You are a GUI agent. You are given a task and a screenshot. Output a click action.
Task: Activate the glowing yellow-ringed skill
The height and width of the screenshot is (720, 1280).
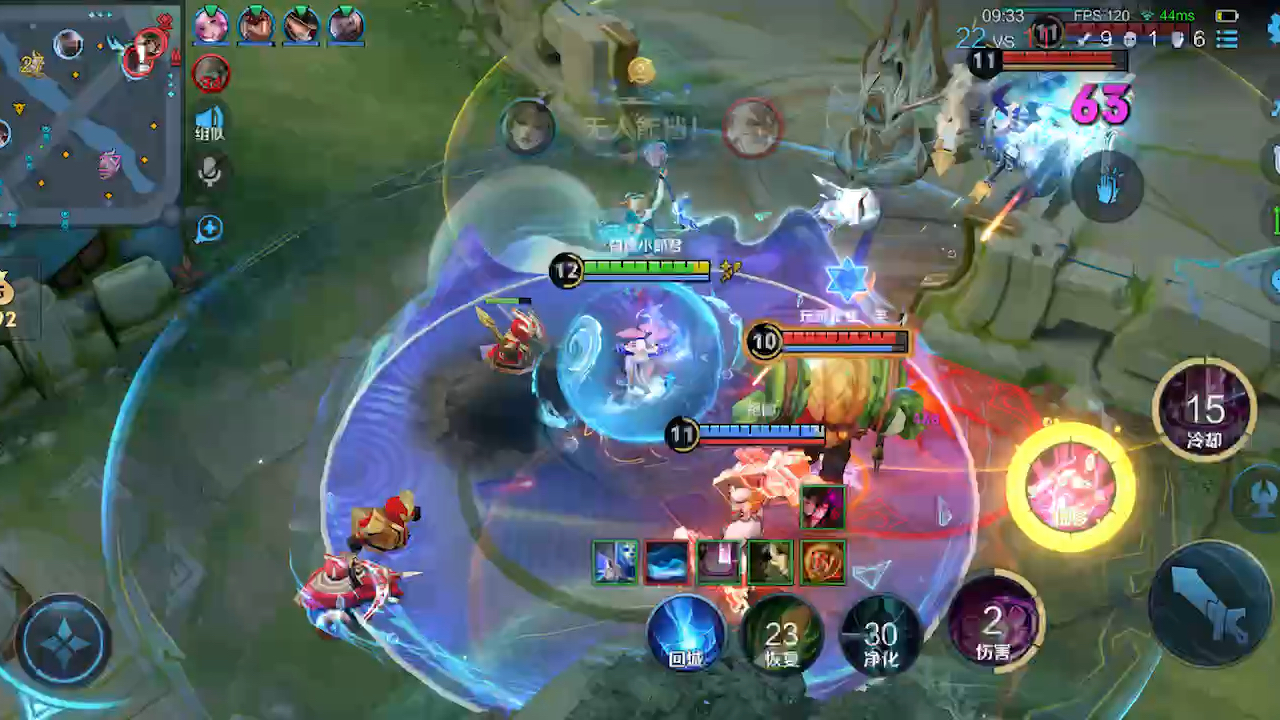coord(1070,487)
